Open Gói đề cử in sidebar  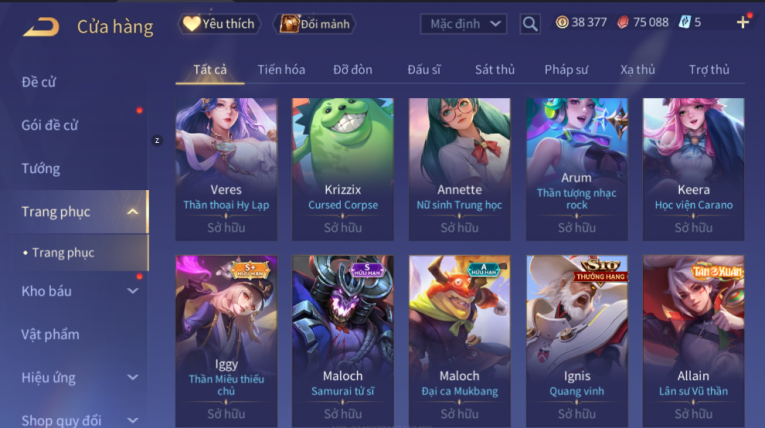coord(50,125)
